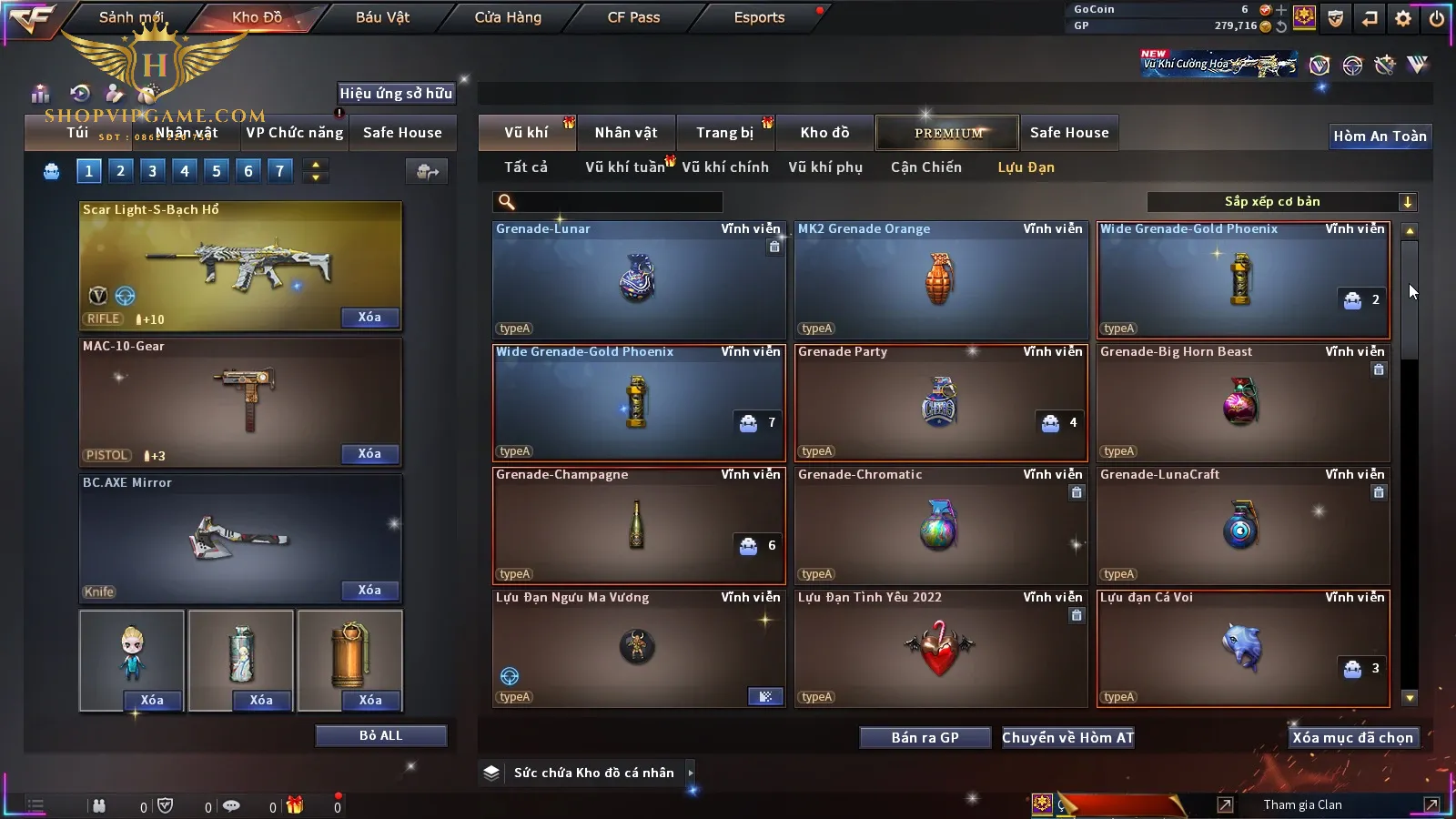Screen dimensions: 1456x819
Task: Go to the CF Pass menu
Action: tap(633, 17)
